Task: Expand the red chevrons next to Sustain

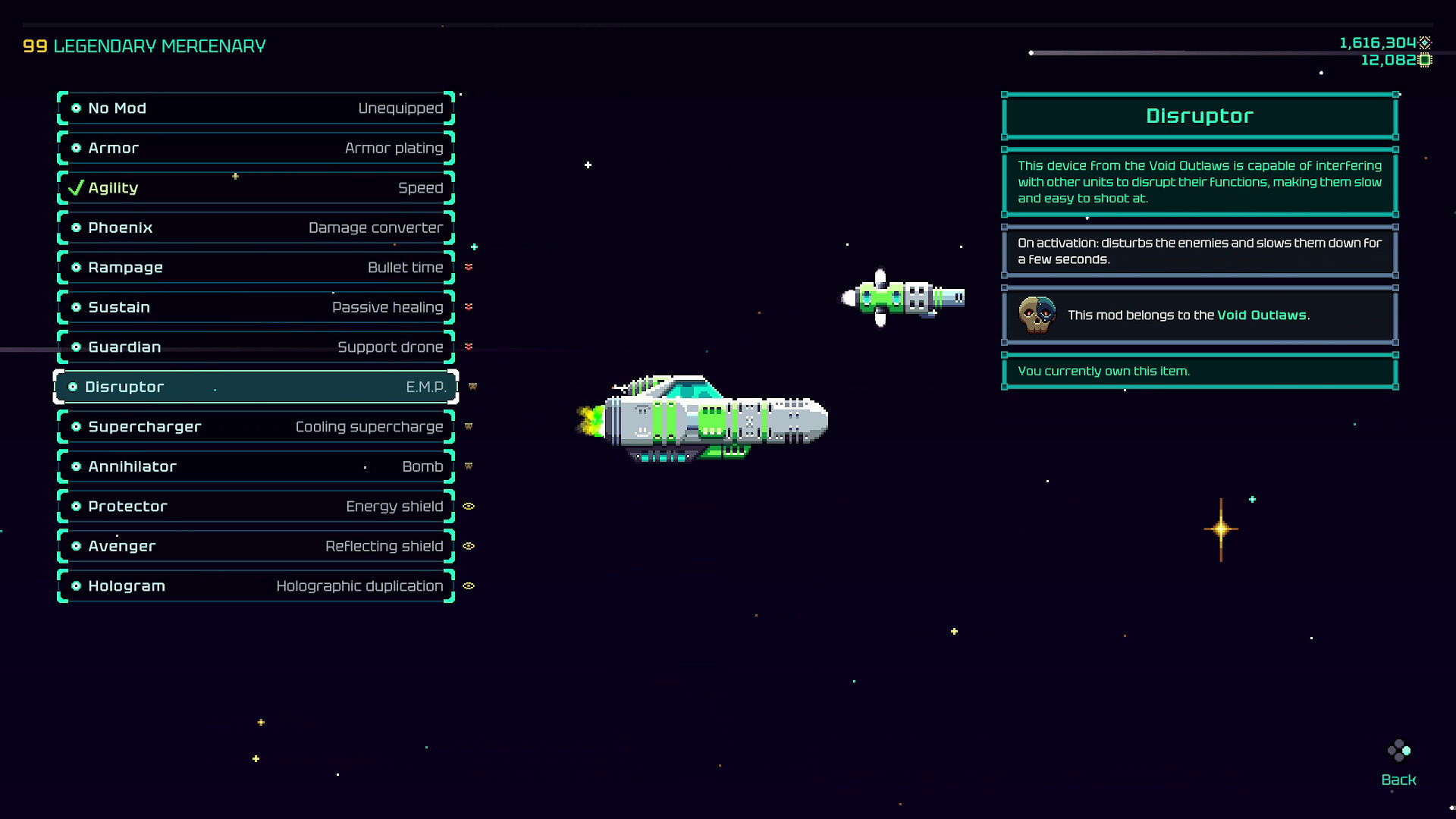Action: 469,307
